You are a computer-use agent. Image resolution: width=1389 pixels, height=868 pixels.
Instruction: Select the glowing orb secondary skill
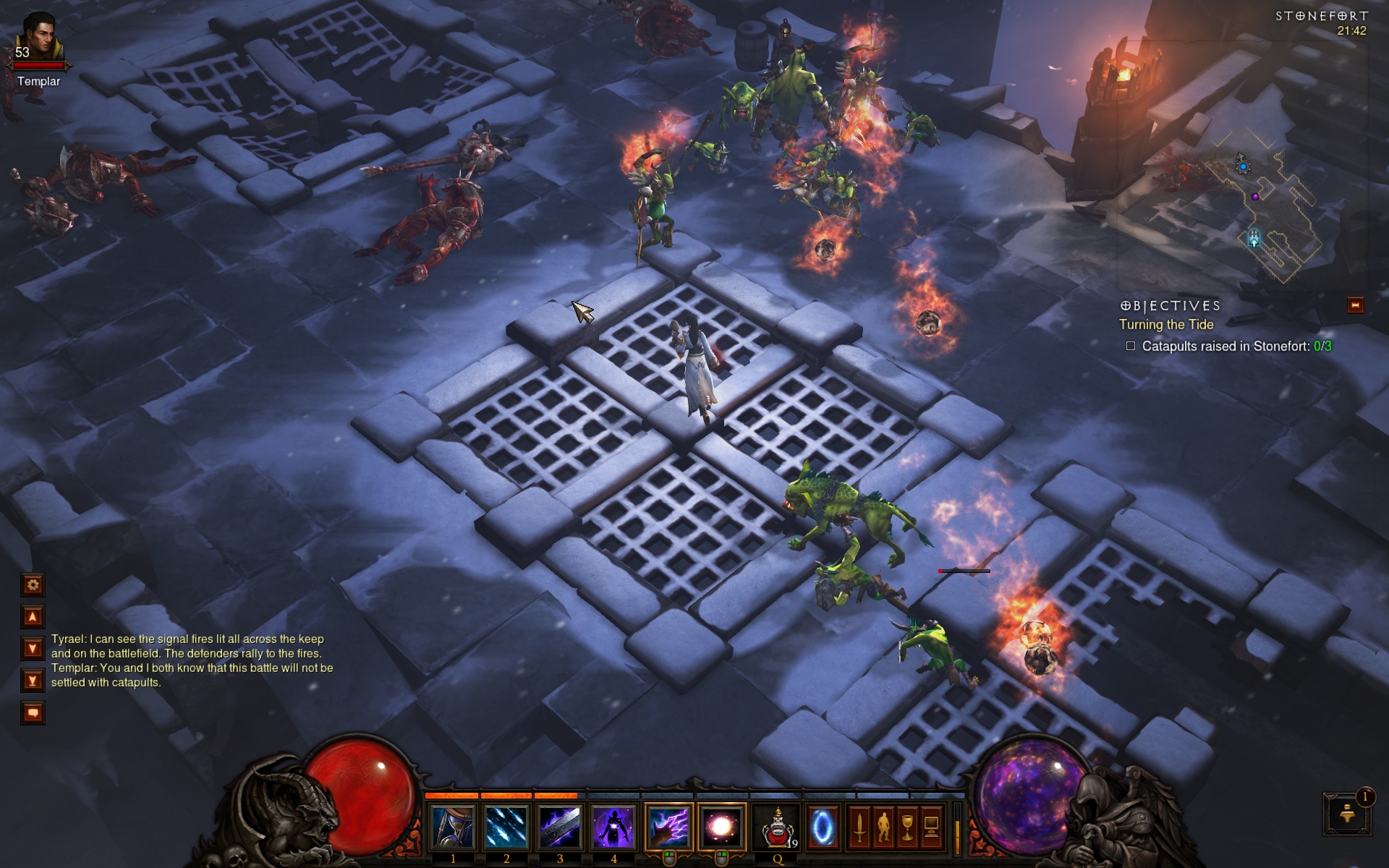click(x=721, y=827)
